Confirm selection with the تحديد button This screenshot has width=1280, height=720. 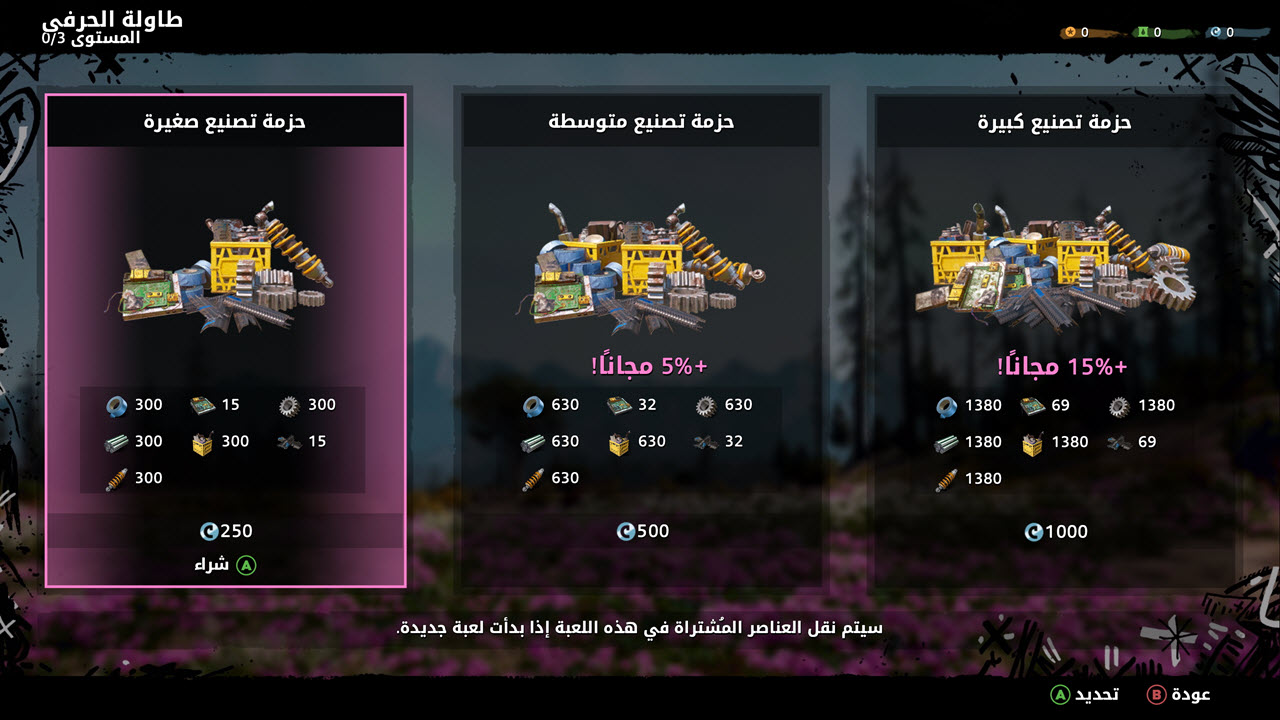coord(1085,694)
